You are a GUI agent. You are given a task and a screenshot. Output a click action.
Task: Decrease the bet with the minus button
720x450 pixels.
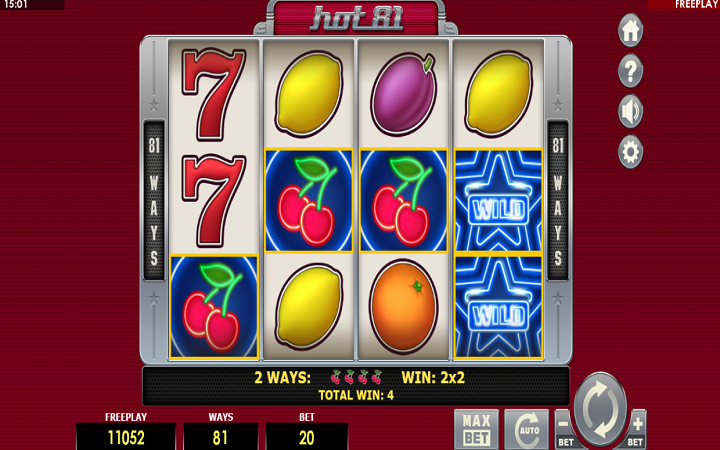tap(564, 430)
